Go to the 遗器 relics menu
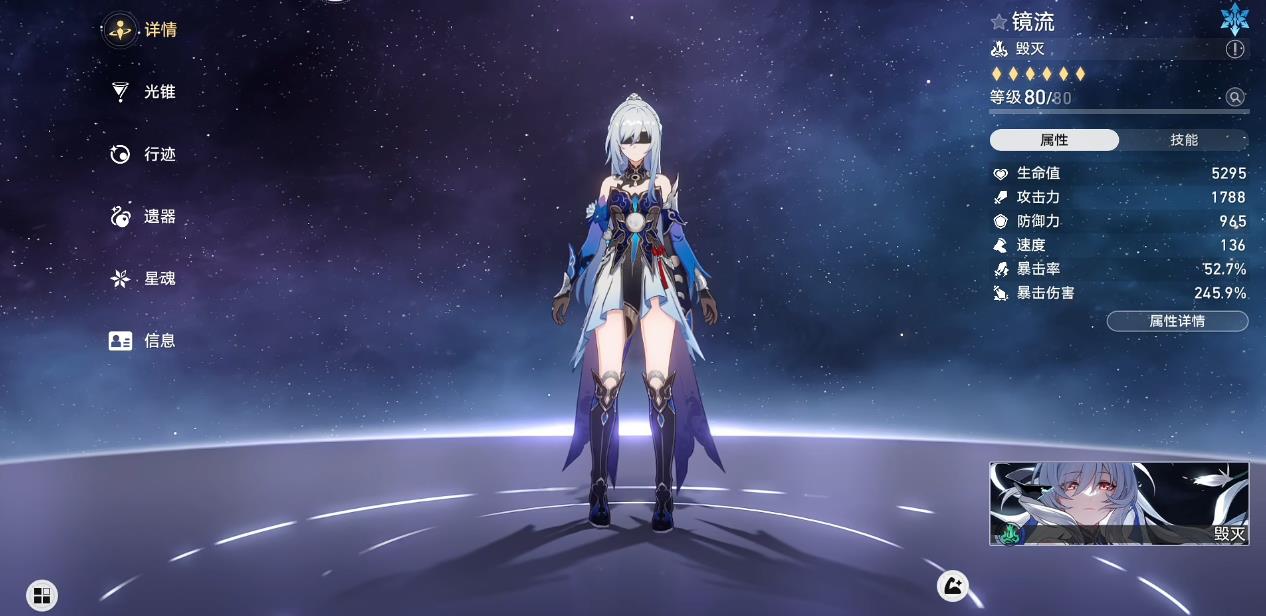The width and height of the screenshot is (1266, 616). [142, 216]
